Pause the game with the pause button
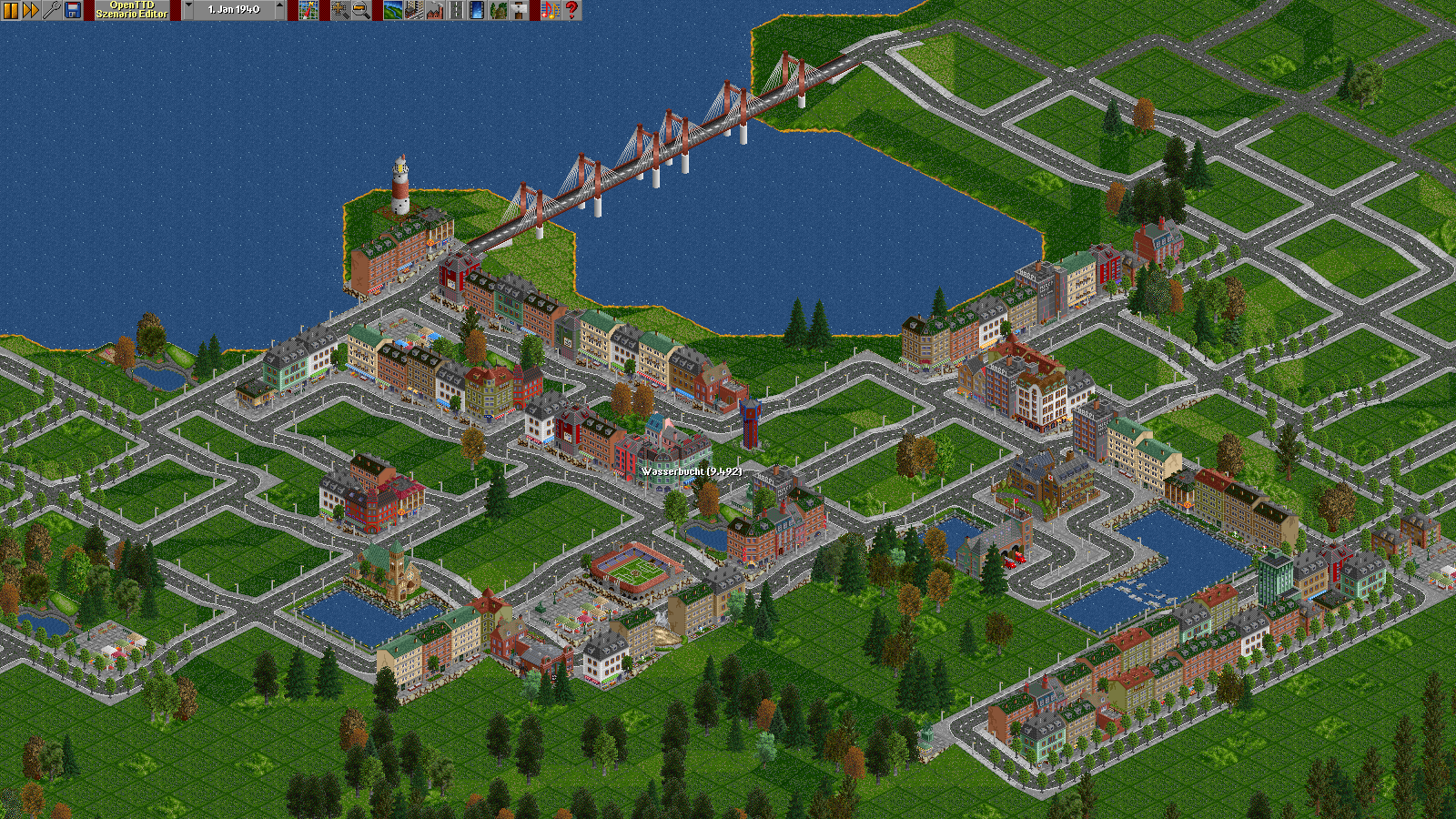This screenshot has width=1456, height=819. [x=10, y=10]
